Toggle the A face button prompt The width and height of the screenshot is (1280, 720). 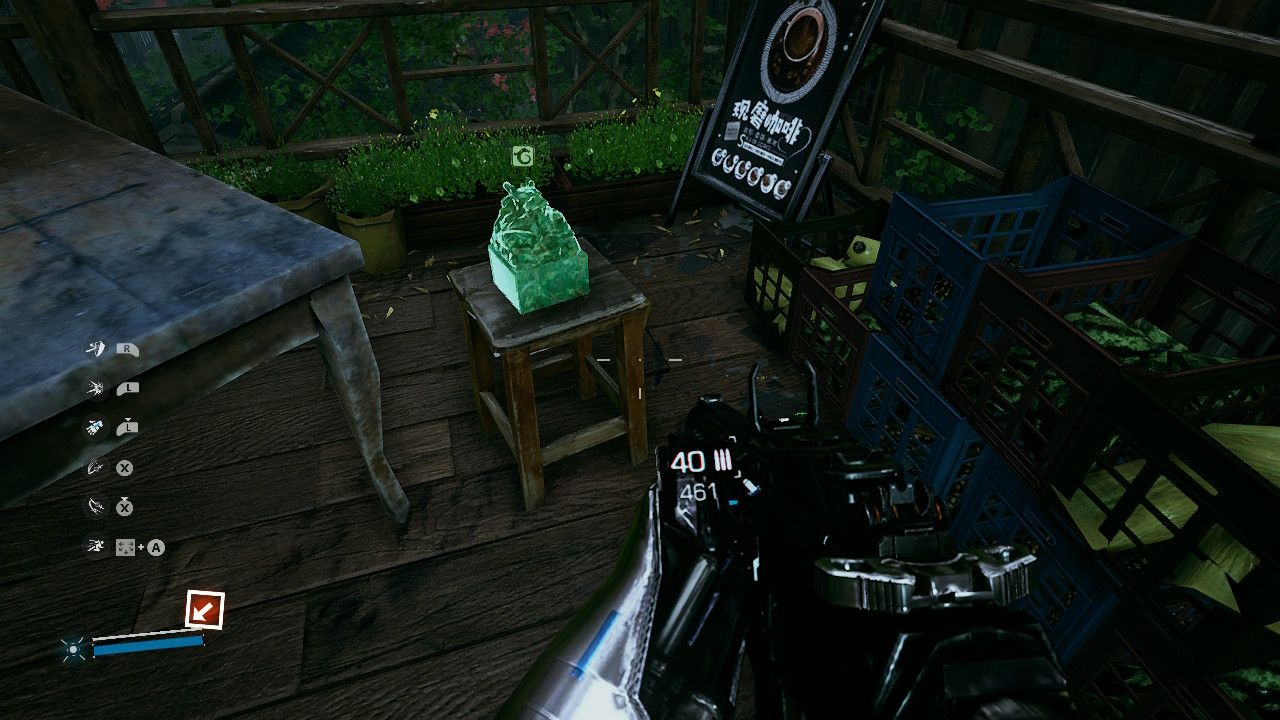[156, 546]
